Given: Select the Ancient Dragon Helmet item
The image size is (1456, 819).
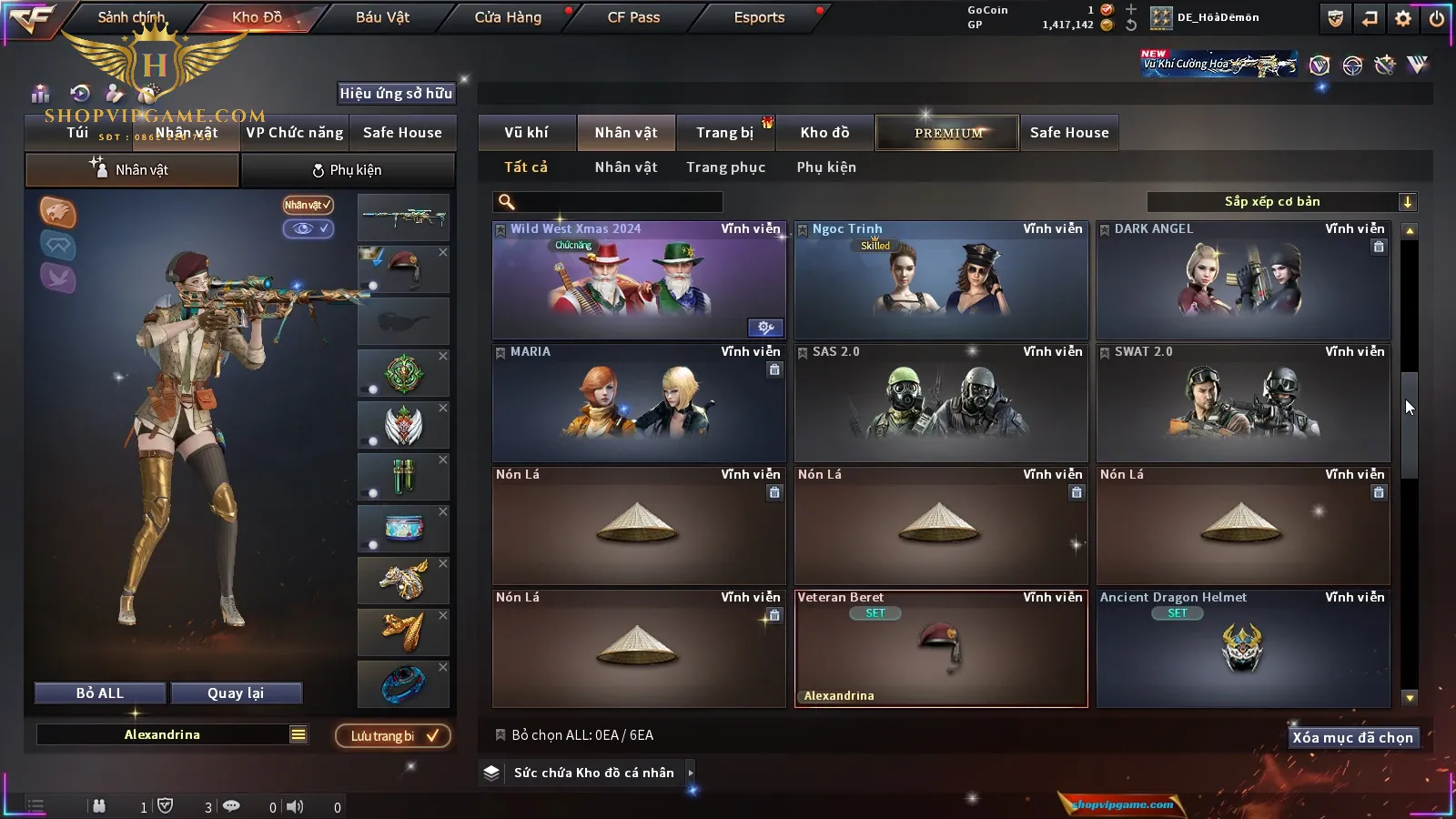Looking at the screenshot, I should [1242, 649].
